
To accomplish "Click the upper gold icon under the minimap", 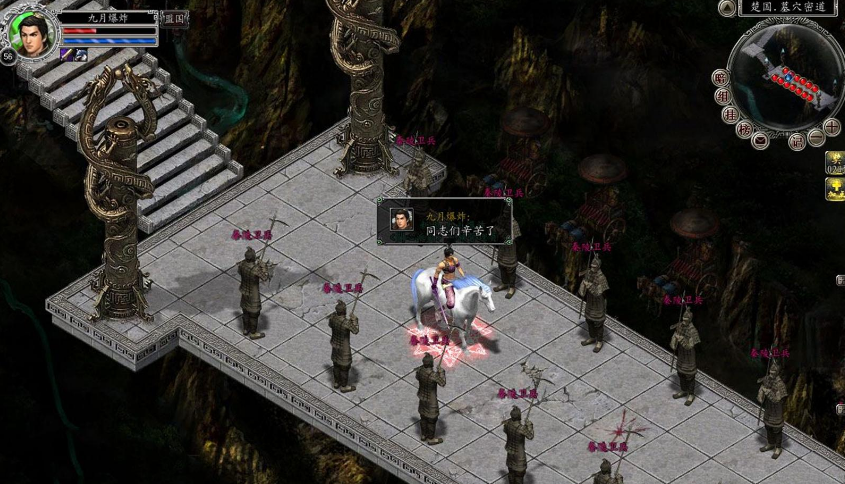I will 835,163.
